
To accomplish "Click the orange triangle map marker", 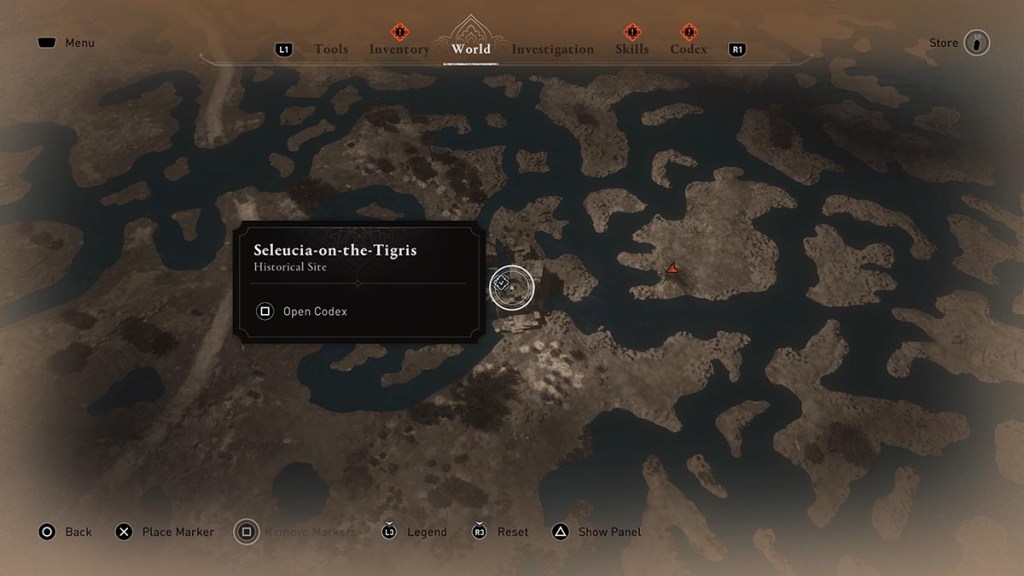I will click(x=673, y=268).
